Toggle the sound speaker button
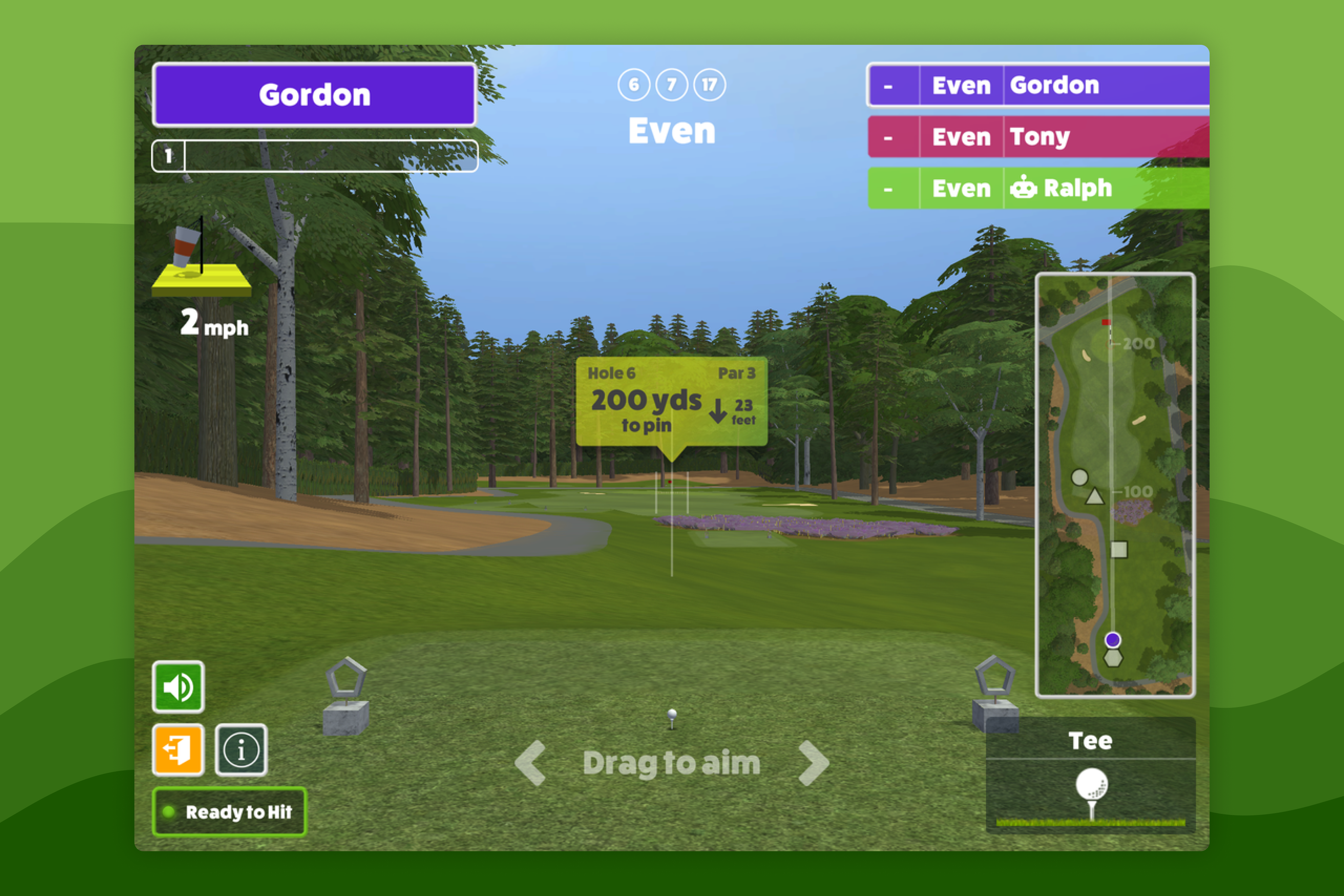 178,687
